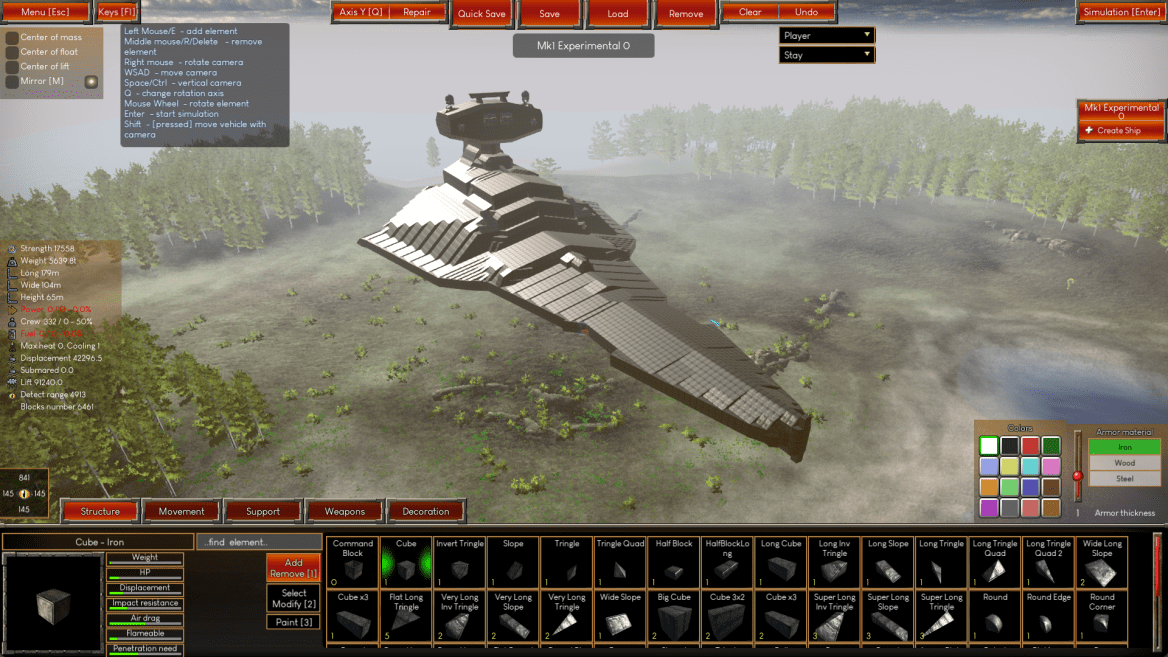Show the Keys [F1] help

pos(117,12)
